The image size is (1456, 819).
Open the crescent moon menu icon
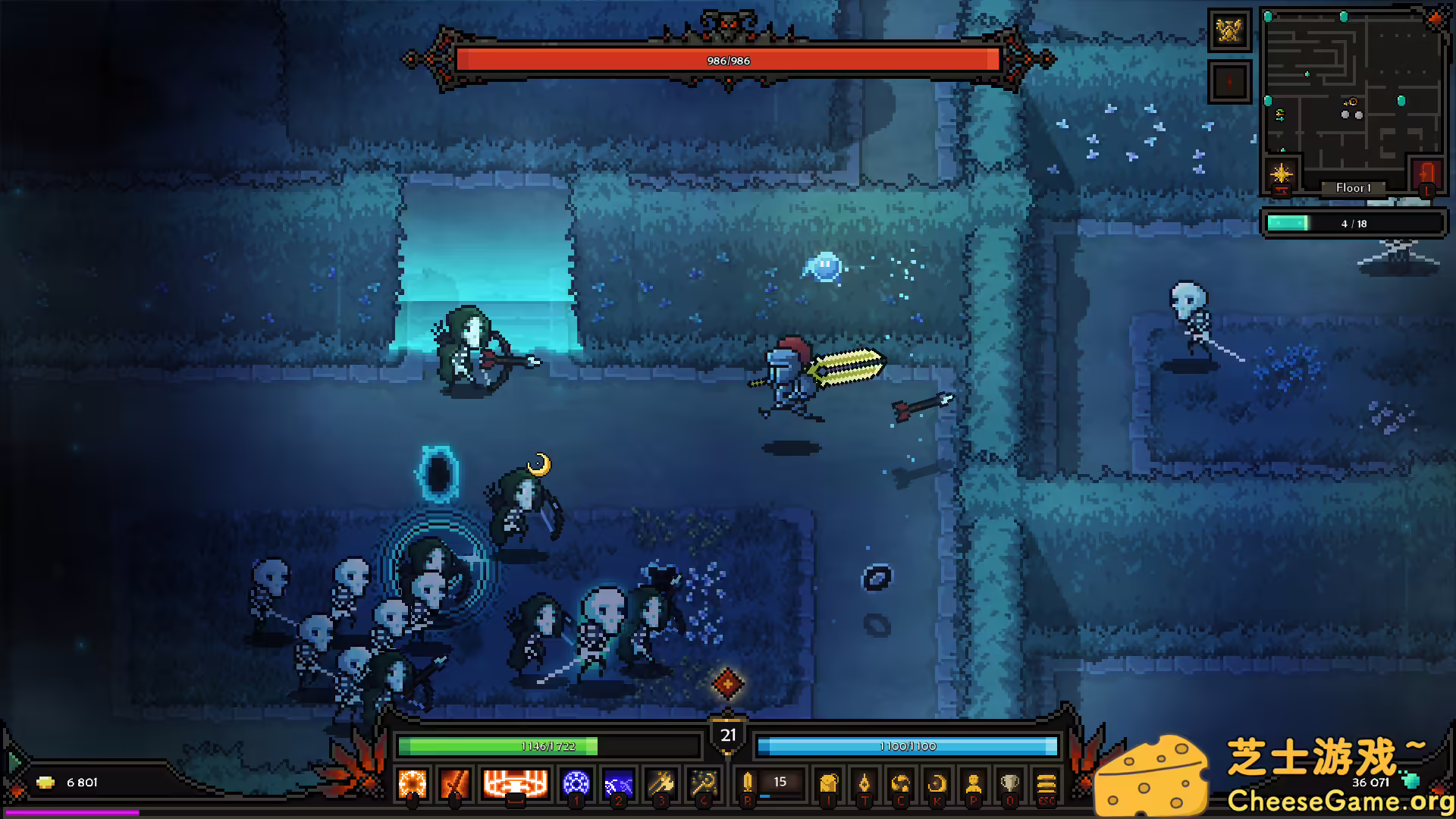click(937, 783)
